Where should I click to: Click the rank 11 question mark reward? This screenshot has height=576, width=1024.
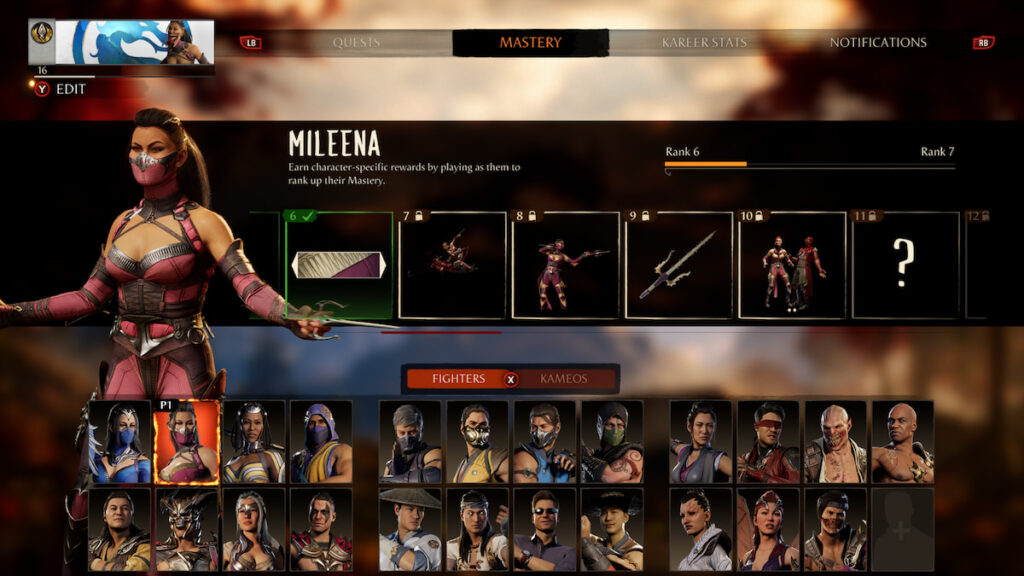(x=905, y=265)
